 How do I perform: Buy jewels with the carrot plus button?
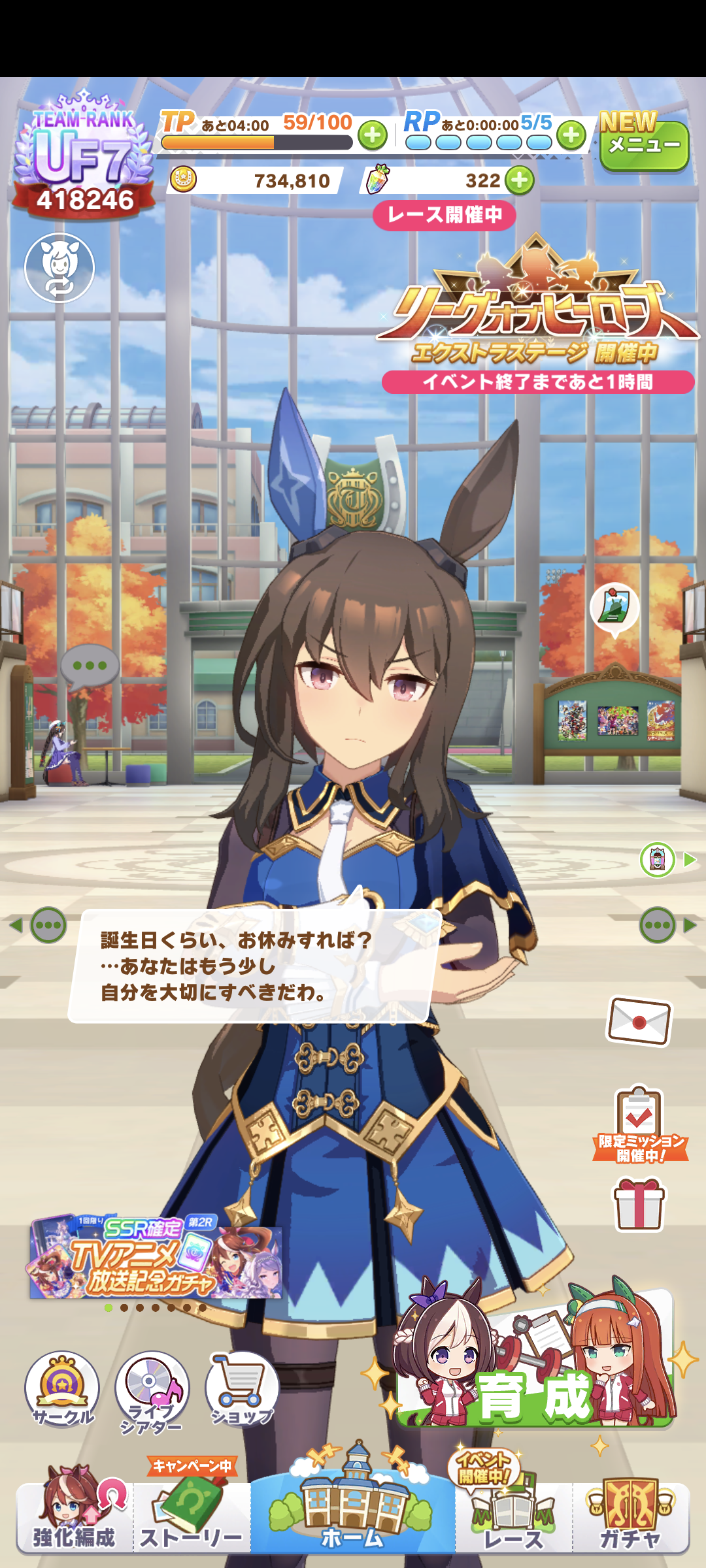(x=520, y=180)
